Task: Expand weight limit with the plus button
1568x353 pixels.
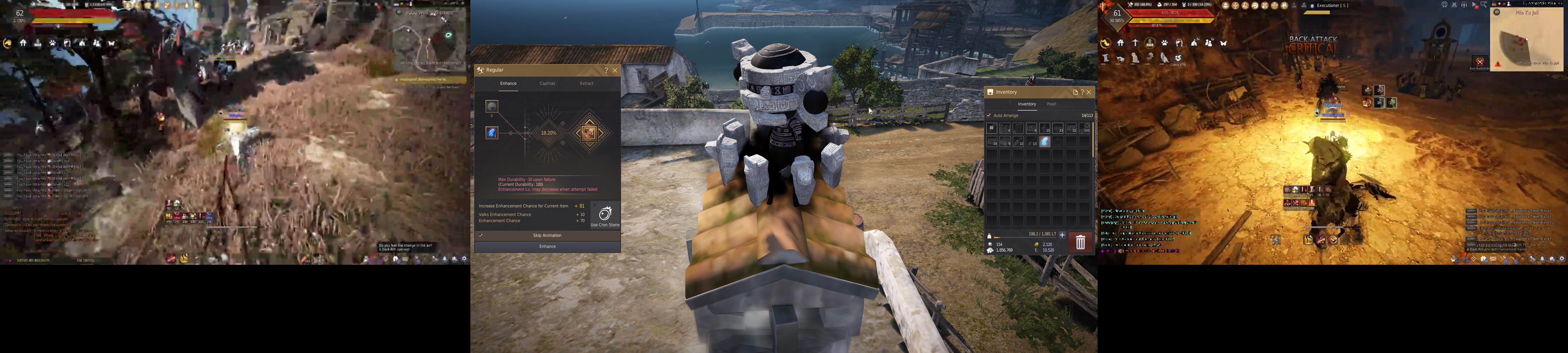Action: [1062, 234]
